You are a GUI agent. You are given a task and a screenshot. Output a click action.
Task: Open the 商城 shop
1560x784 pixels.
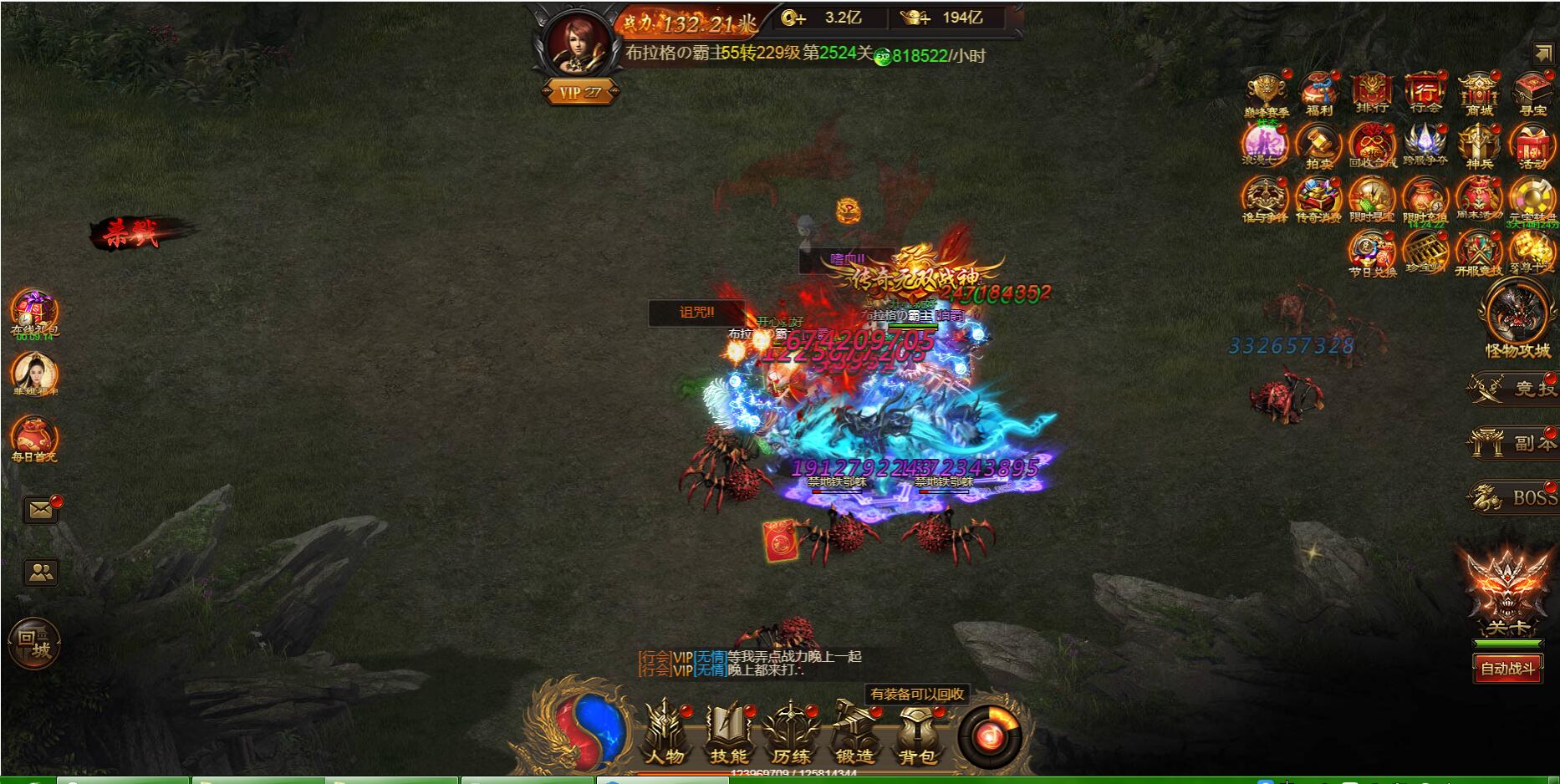pyautogui.click(x=1479, y=92)
